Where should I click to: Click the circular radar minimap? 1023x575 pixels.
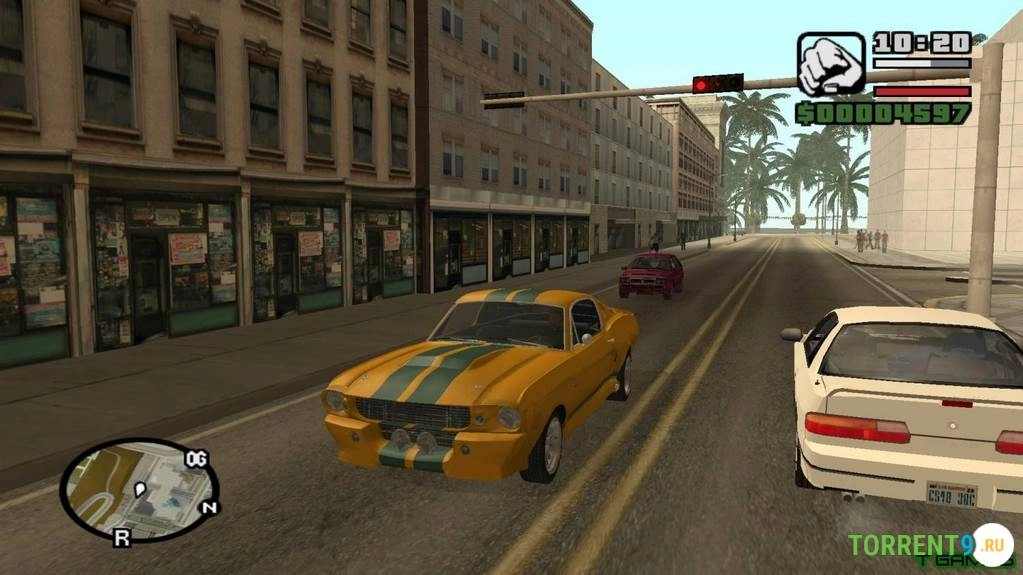pyautogui.click(x=138, y=489)
